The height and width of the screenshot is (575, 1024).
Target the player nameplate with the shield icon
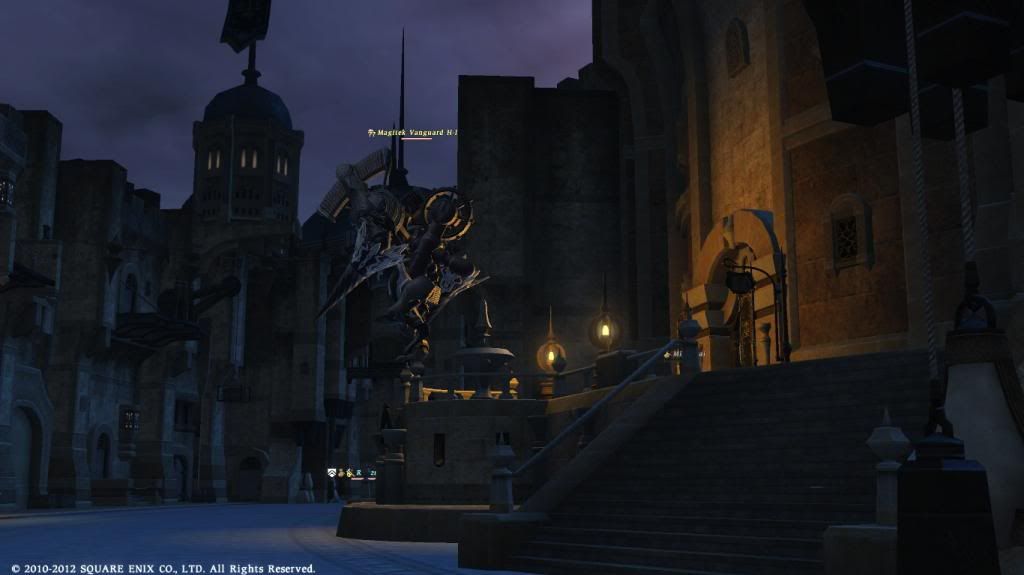click(x=352, y=473)
